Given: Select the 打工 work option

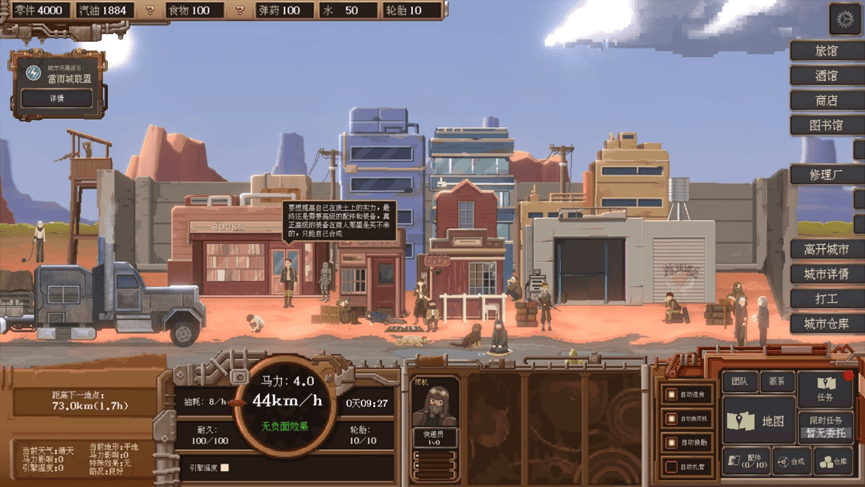Looking at the screenshot, I should coord(826,299).
